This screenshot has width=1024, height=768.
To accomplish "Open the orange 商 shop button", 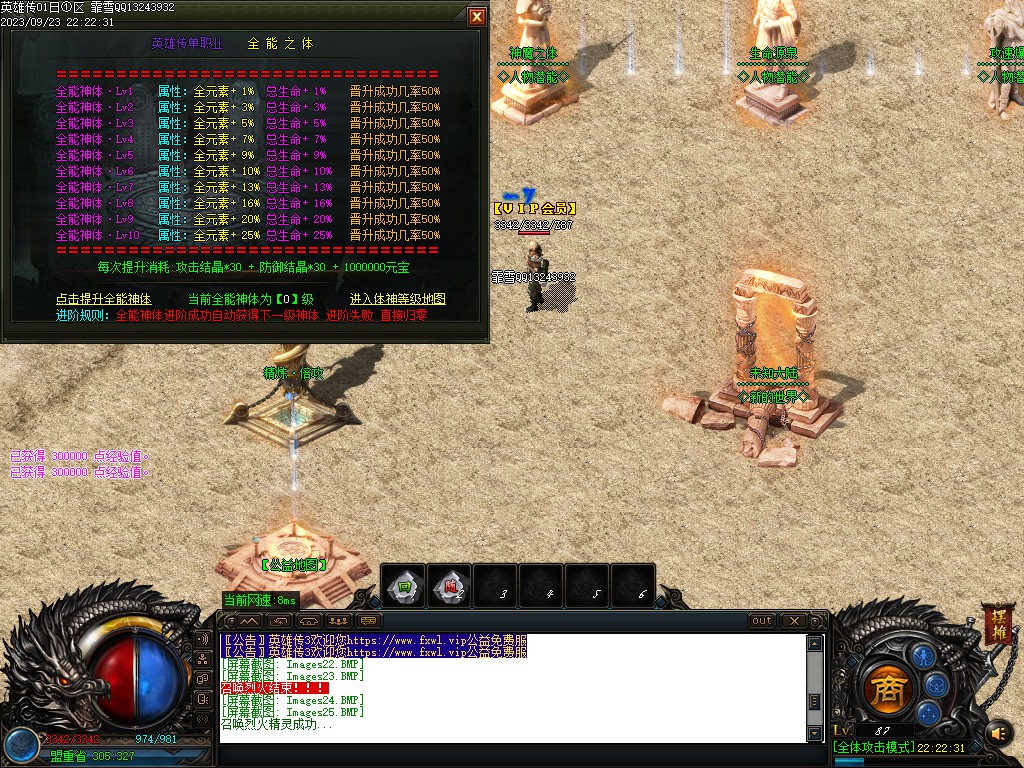I will tap(887, 689).
